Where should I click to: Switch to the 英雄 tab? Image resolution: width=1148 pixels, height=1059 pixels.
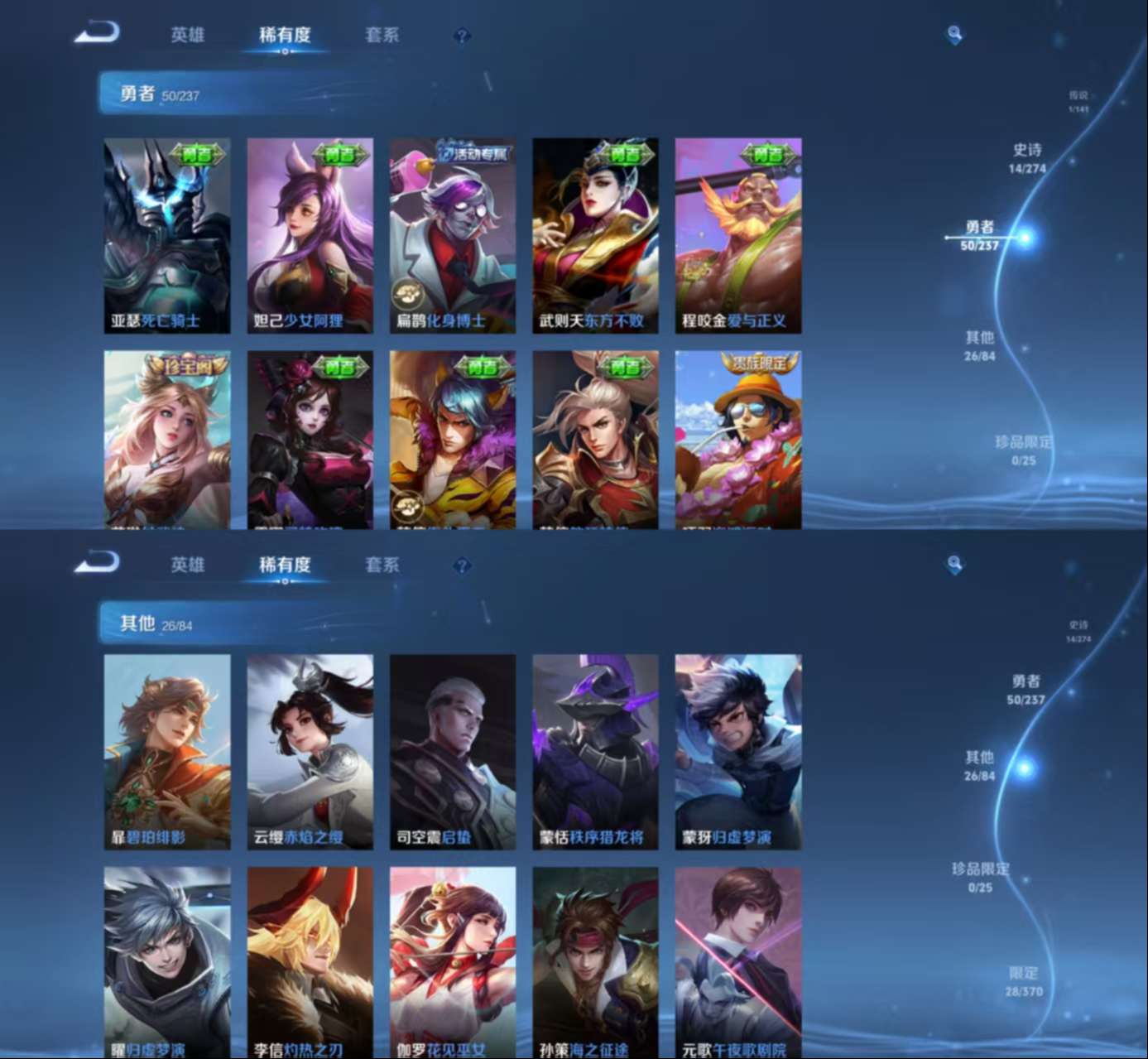coord(185,34)
